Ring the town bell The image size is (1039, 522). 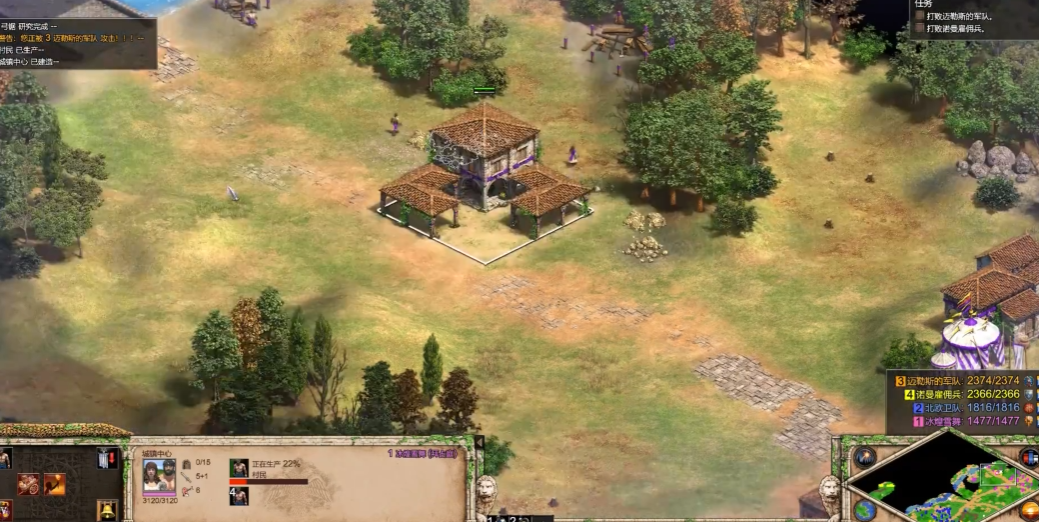click(x=106, y=509)
